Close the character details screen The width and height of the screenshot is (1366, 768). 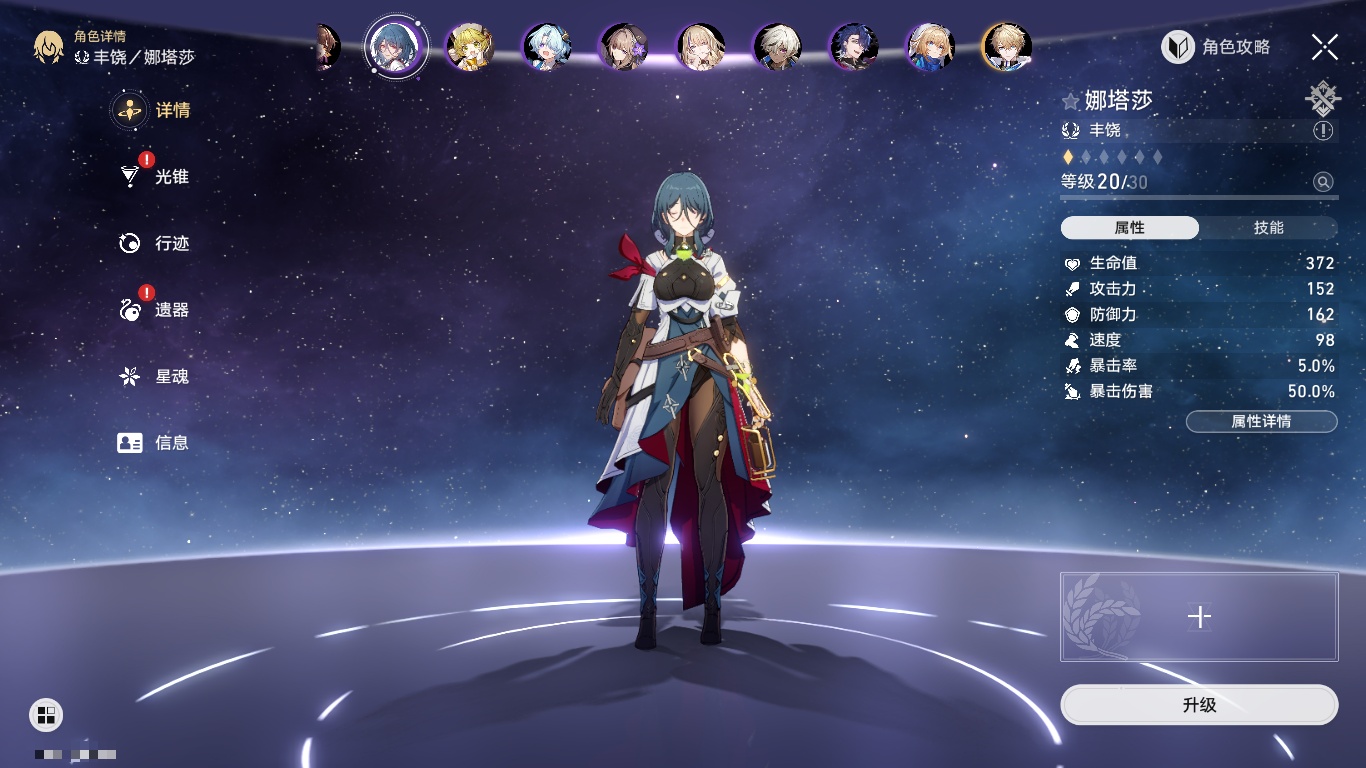tap(1325, 47)
